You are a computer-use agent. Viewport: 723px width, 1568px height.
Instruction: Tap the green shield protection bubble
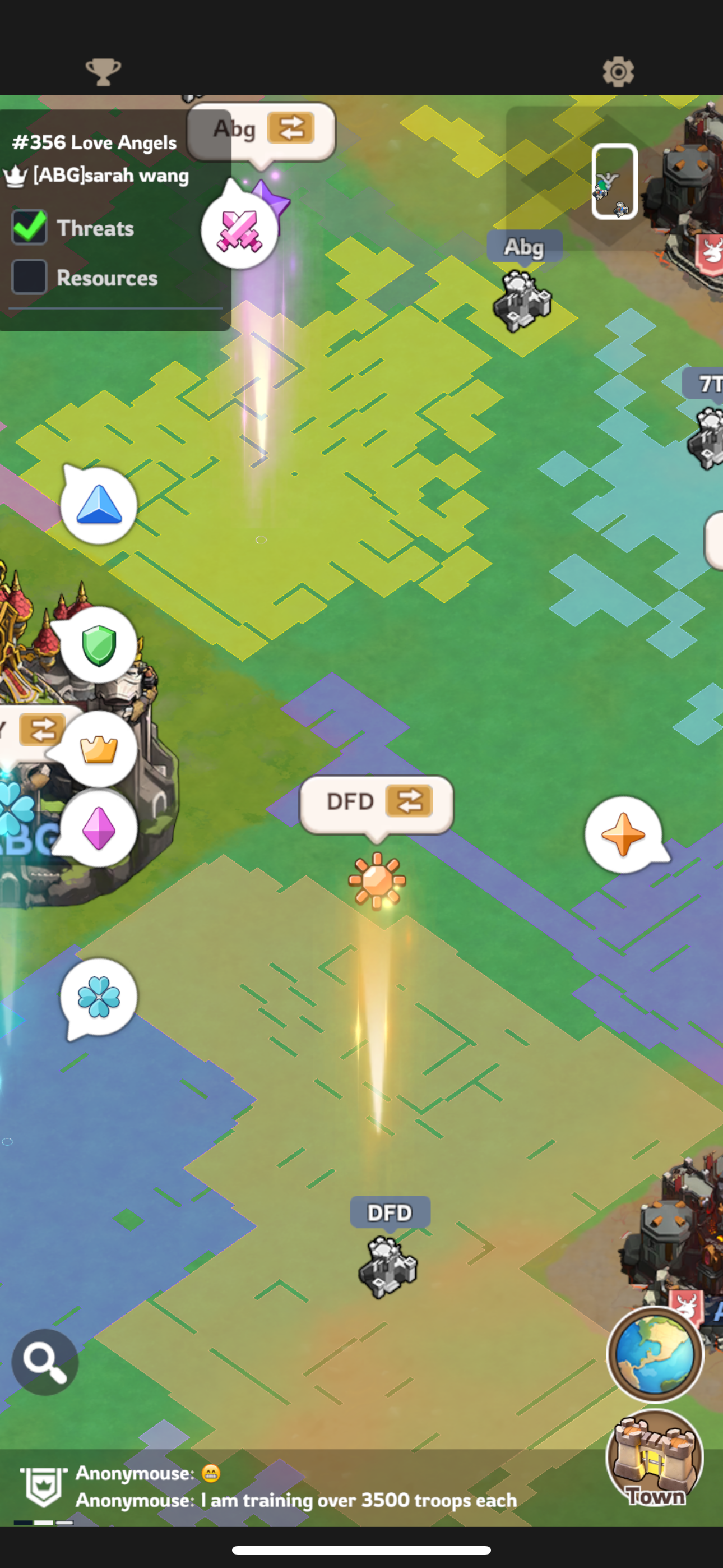tap(99, 647)
